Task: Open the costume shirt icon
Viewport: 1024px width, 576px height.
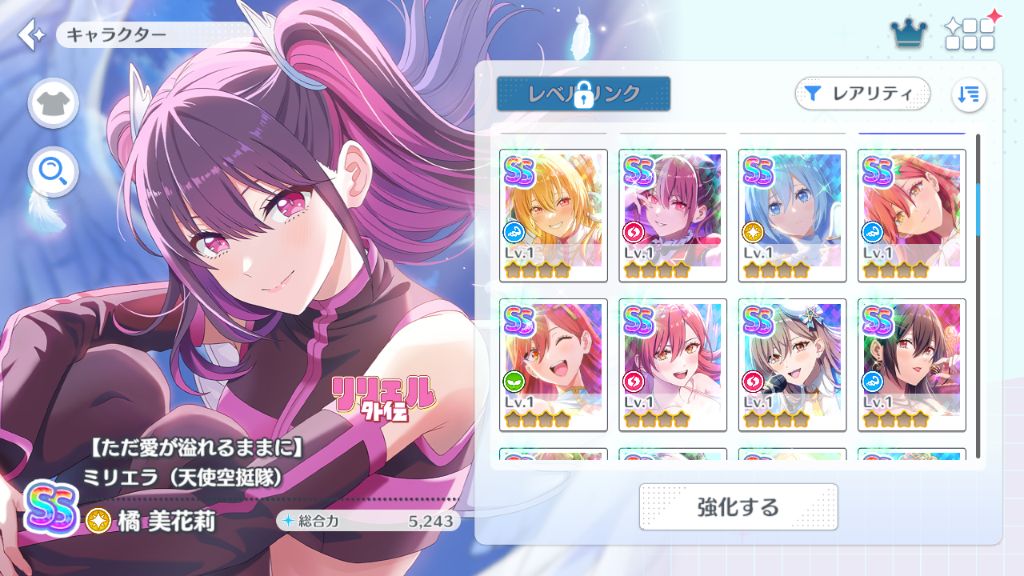Action: pos(53,103)
